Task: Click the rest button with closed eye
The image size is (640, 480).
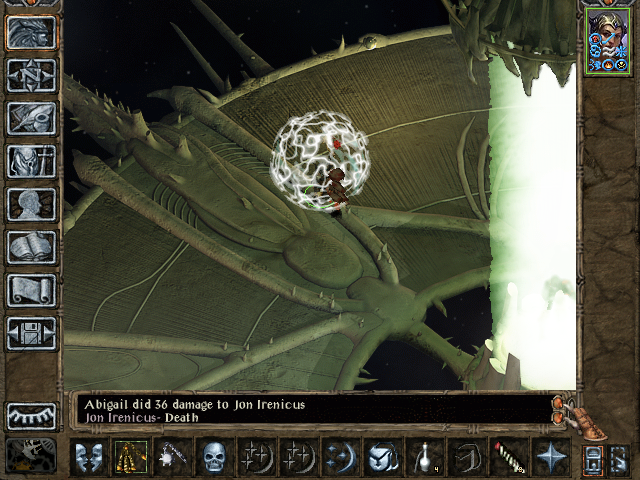Action: click(x=31, y=415)
